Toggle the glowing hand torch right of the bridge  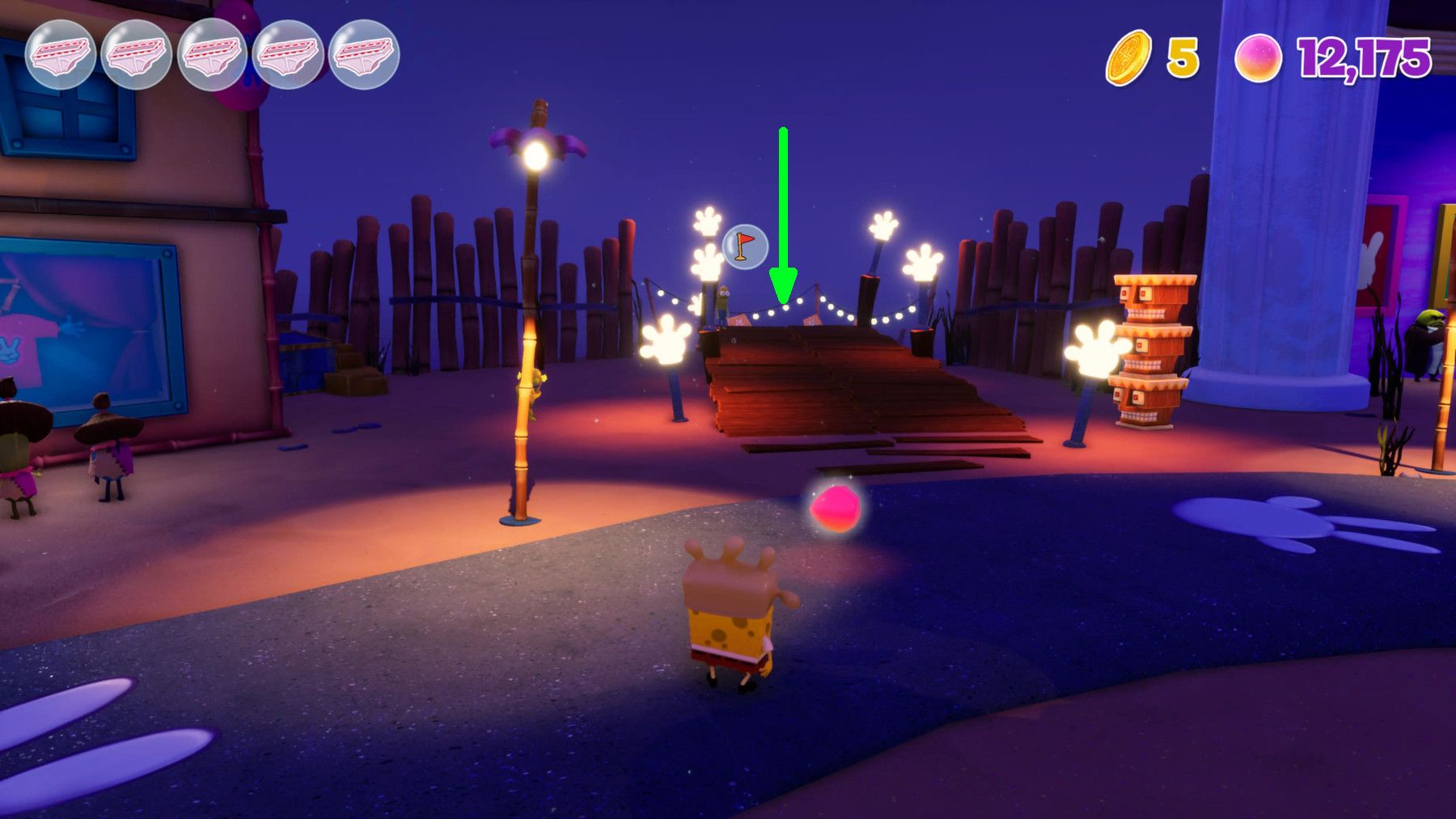[1096, 348]
